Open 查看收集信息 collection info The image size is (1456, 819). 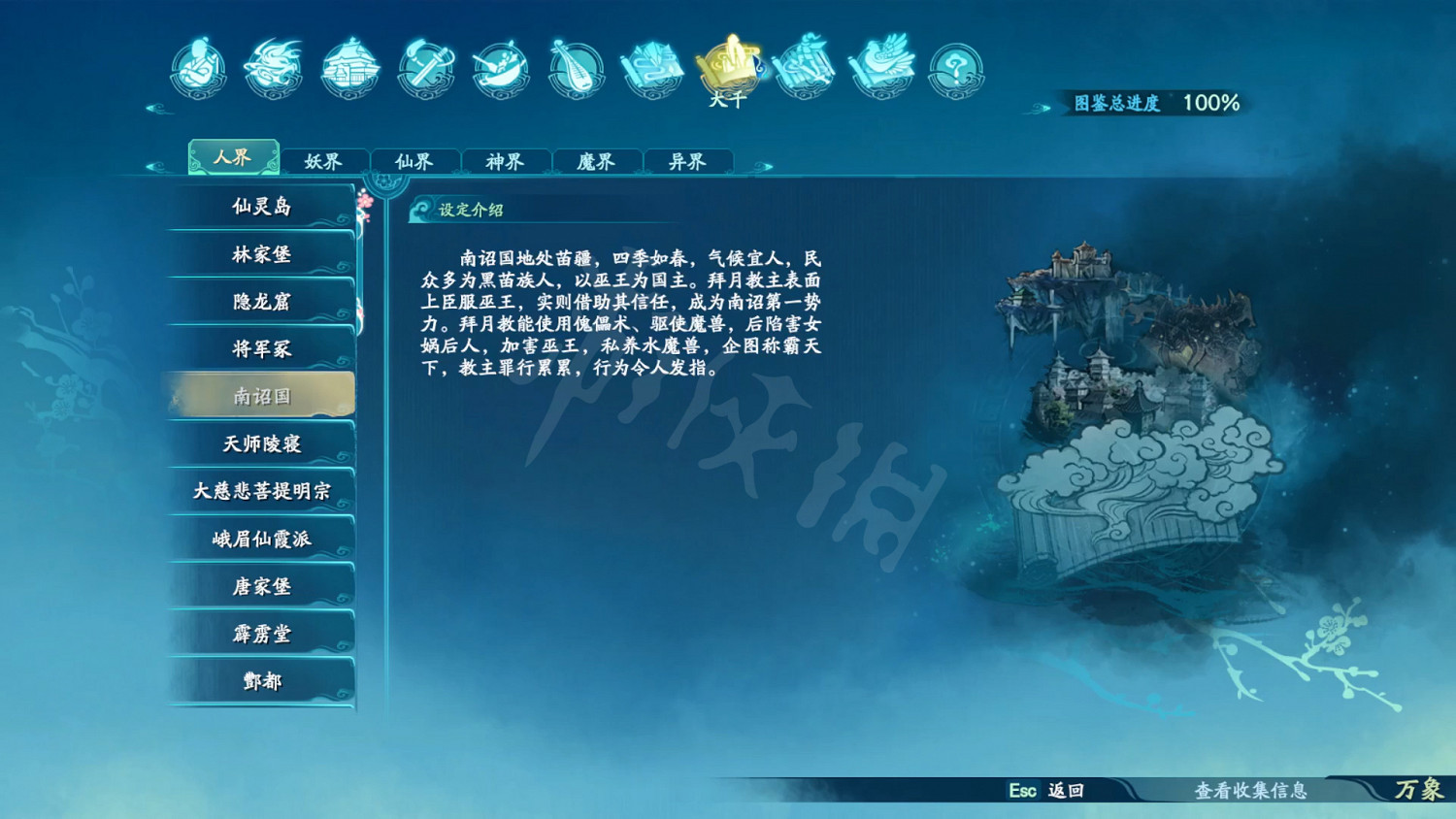pyautogui.click(x=1251, y=793)
